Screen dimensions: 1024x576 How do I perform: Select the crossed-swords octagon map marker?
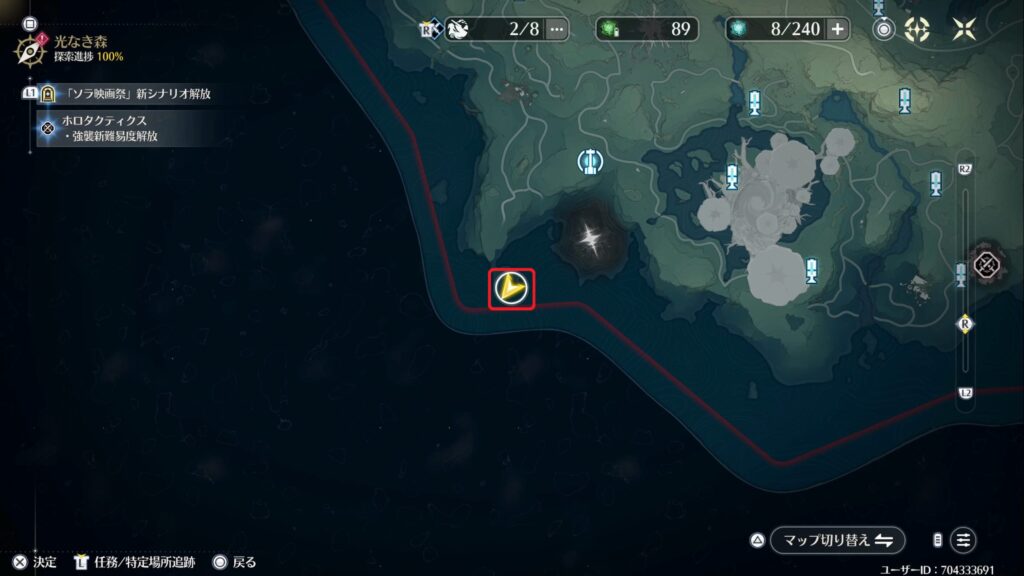point(988,265)
